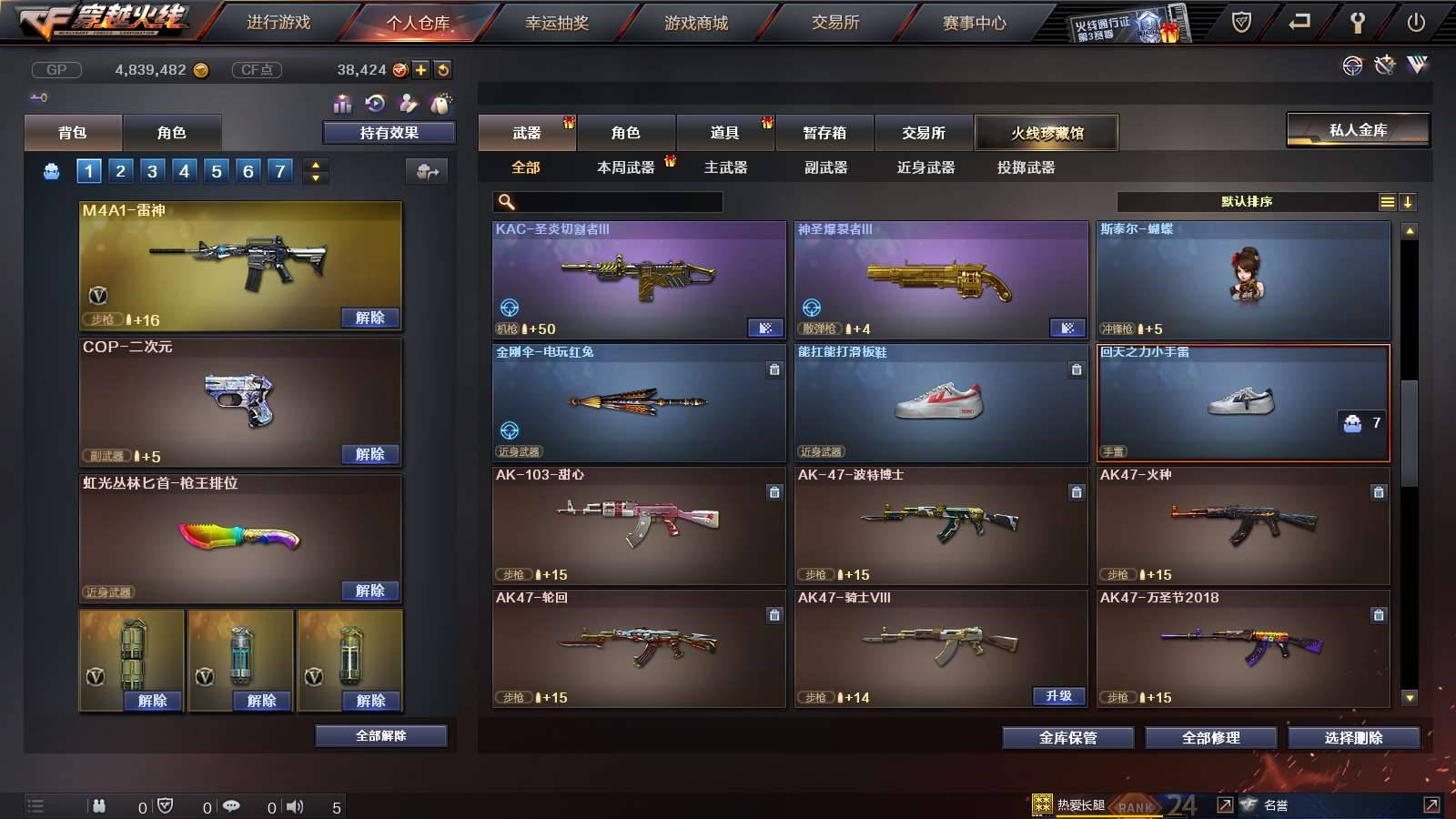Open the 默认排序 sorting dropdown
Image resolution: width=1456 pixels, height=819 pixels.
point(1247,202)
